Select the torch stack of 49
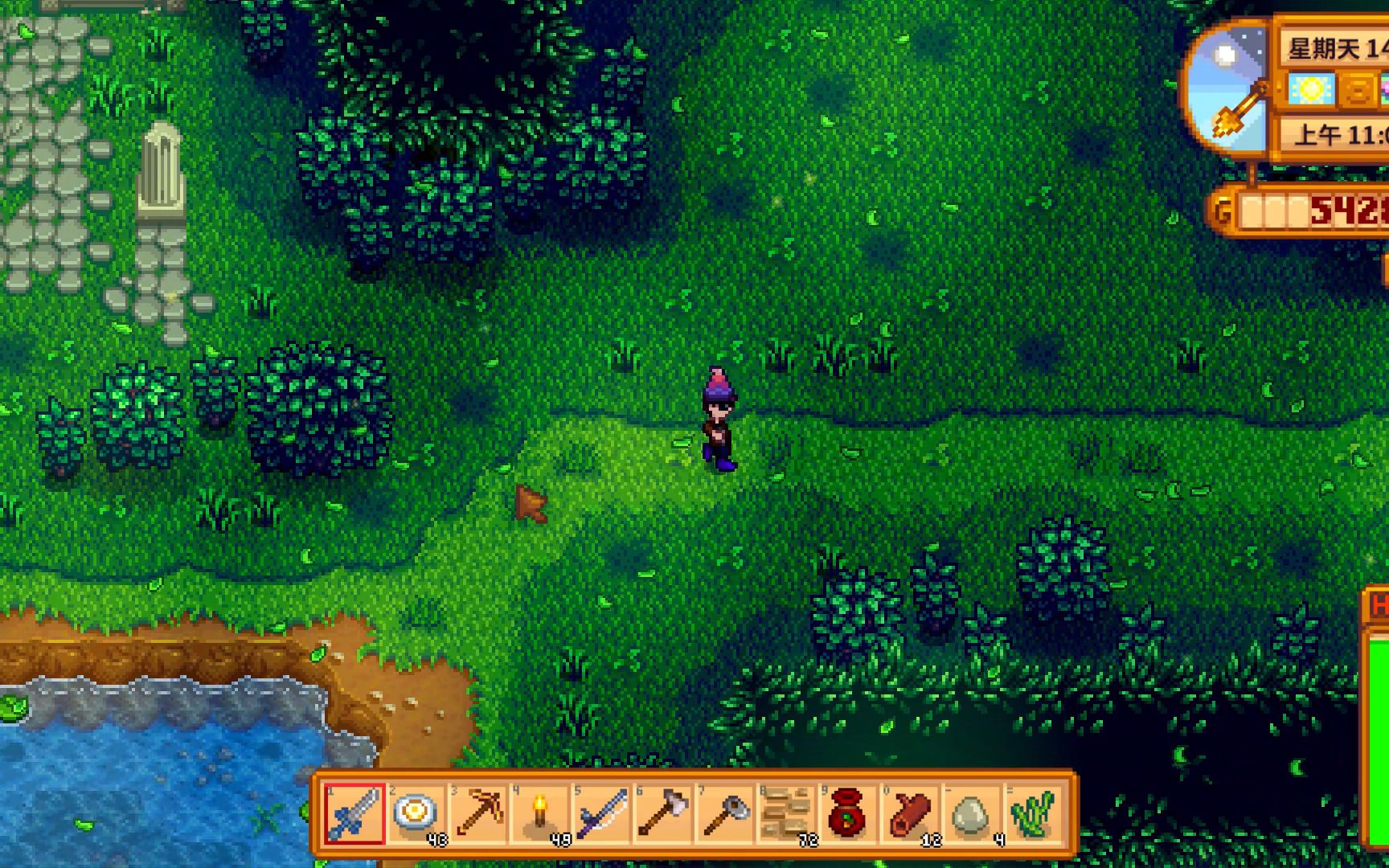The image size is (1389, 868). click(539, 813)
